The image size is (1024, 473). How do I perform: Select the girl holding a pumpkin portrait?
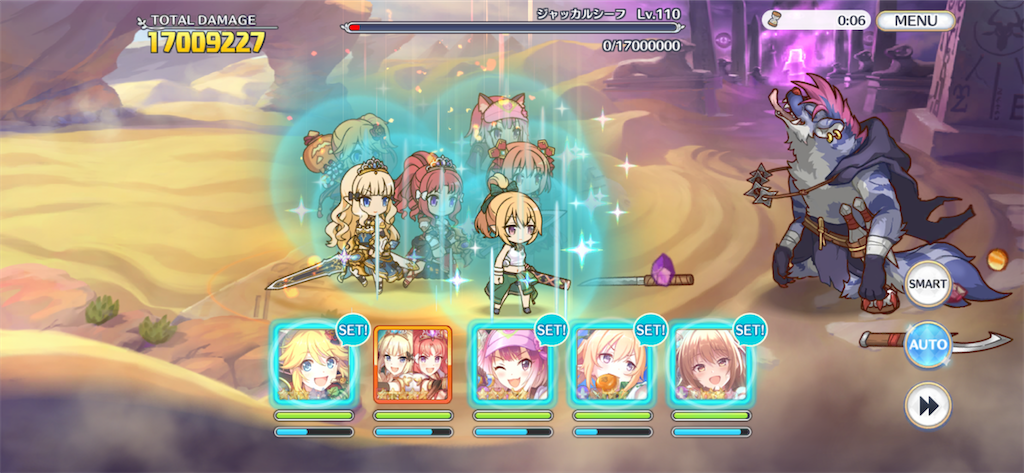pos(612,364)
